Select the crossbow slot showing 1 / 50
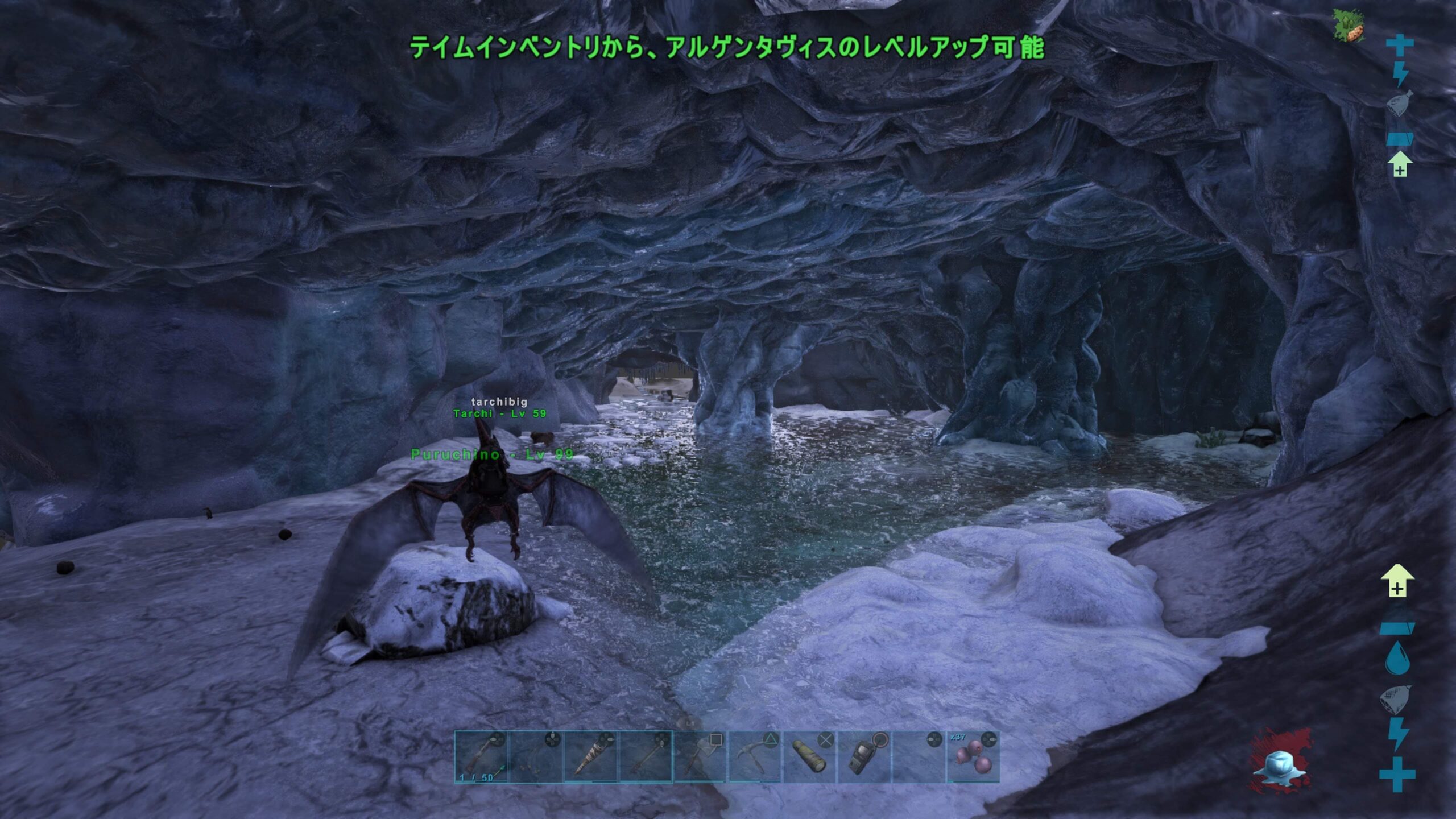Screen dimensions: 1456x819 [481, 757]
